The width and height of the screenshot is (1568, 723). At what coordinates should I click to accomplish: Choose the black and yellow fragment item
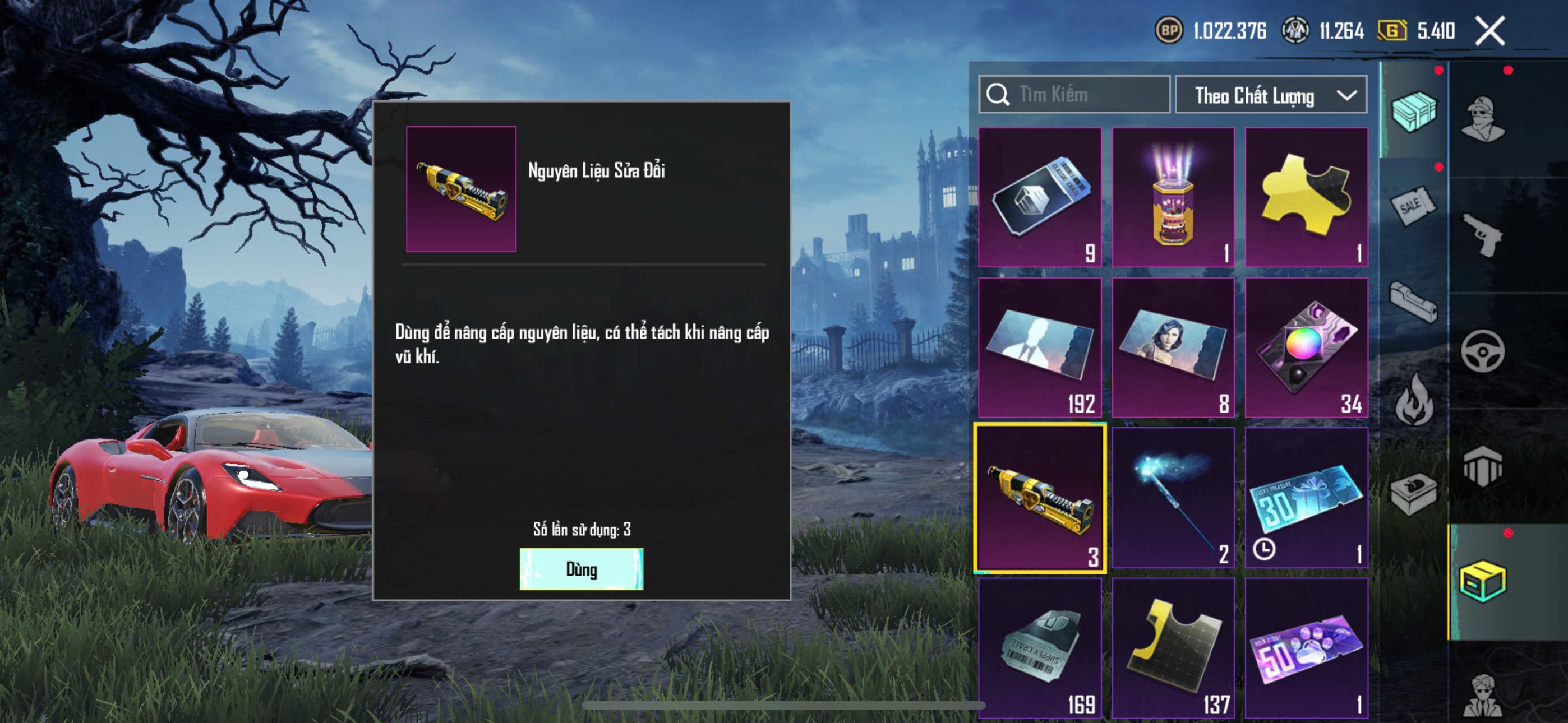pos(1173,647)
